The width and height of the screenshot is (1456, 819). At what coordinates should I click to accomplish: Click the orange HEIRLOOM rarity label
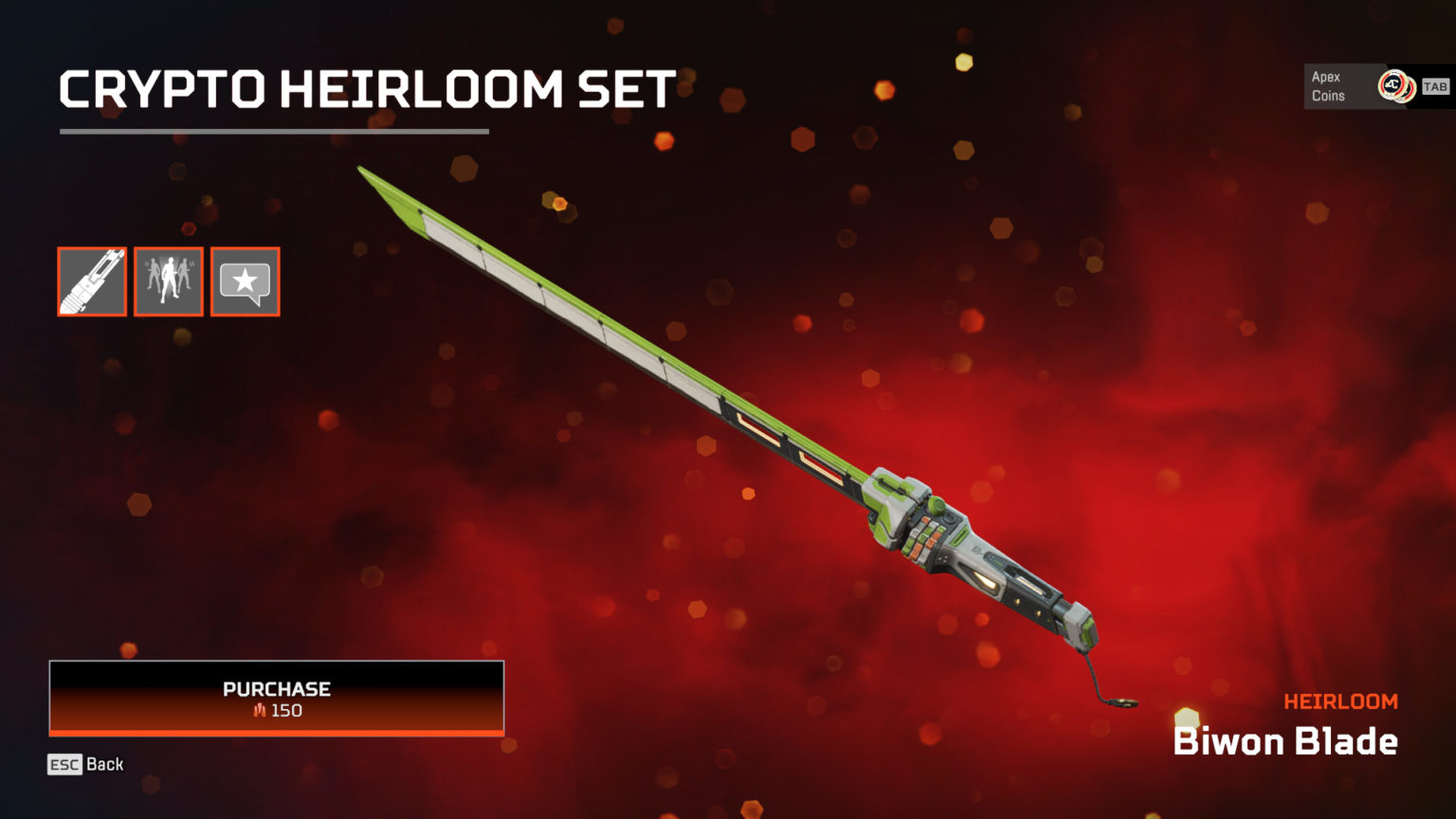1341,701
